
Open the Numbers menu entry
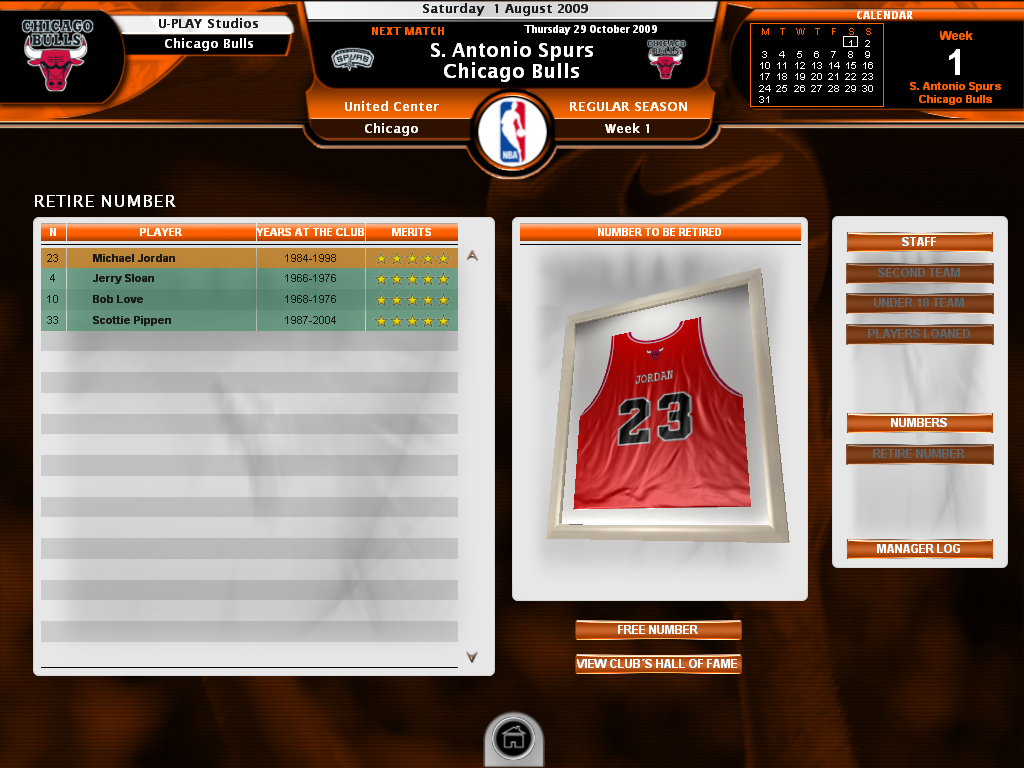coord(919,423)
